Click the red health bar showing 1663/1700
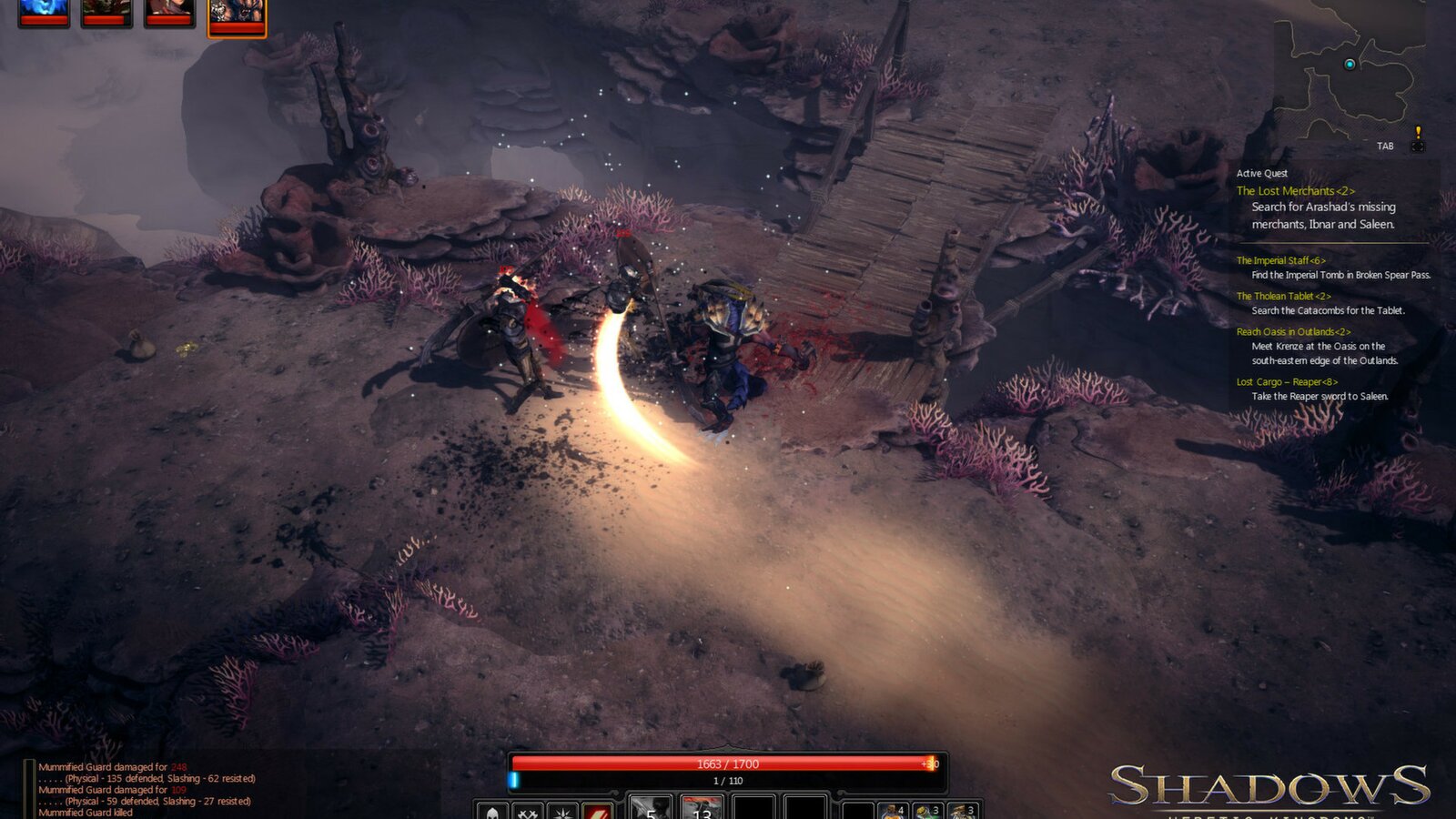The height and width of the screenshot is (819, 1456). 728,763
